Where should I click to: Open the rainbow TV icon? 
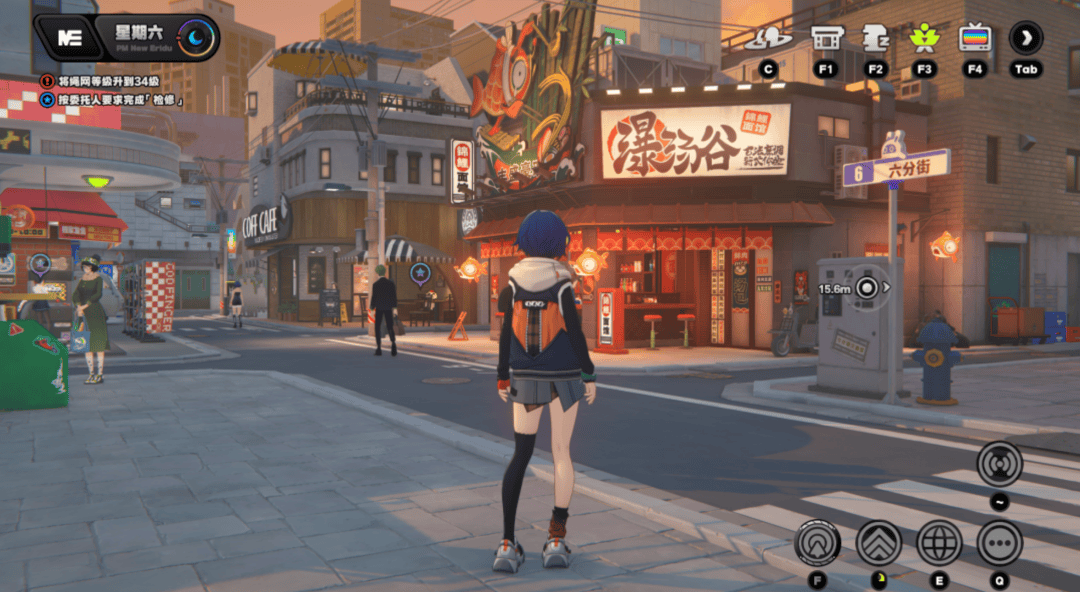click(x=974, y=39)
